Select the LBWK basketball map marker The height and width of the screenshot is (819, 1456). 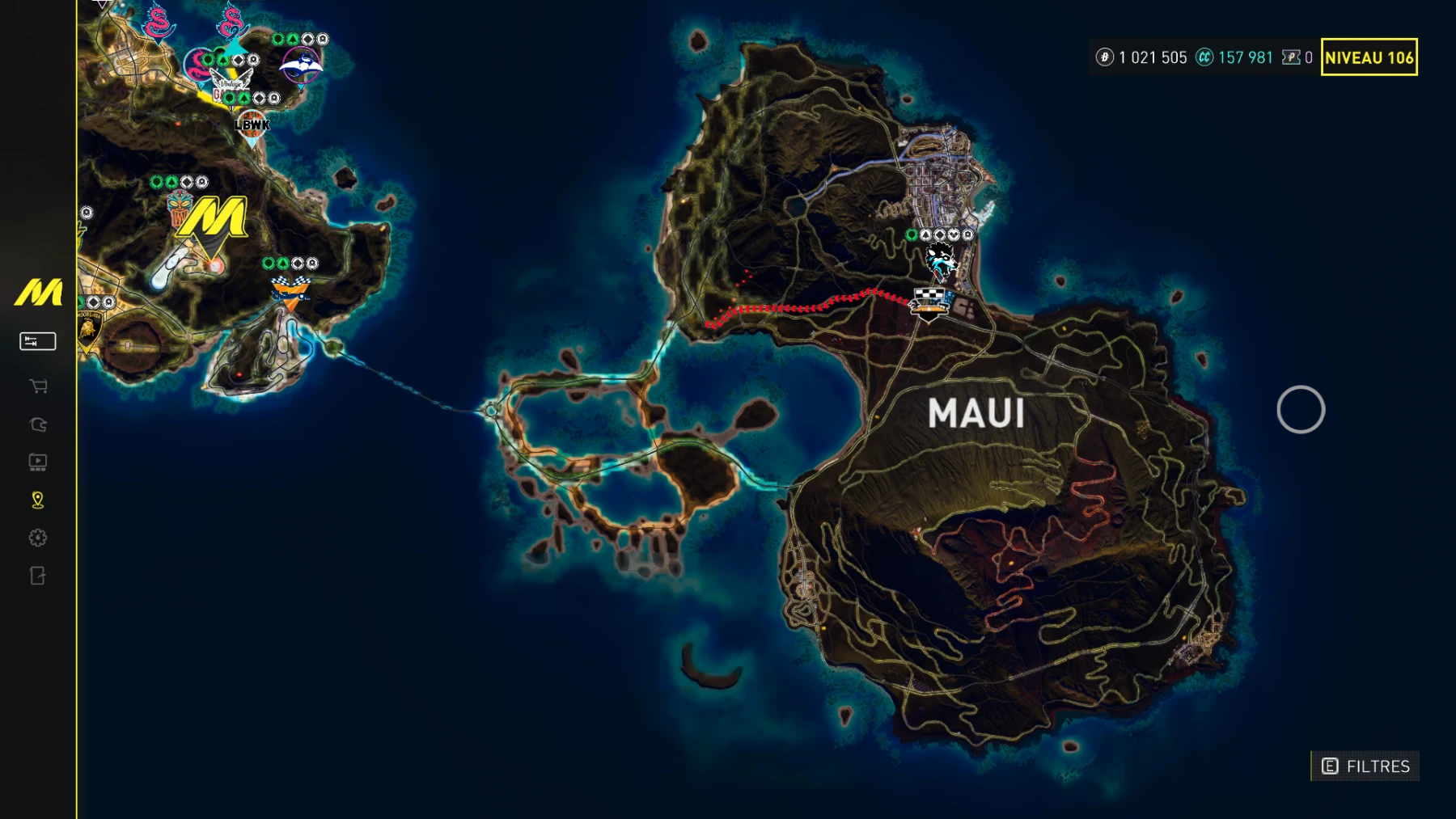[252, 125]
